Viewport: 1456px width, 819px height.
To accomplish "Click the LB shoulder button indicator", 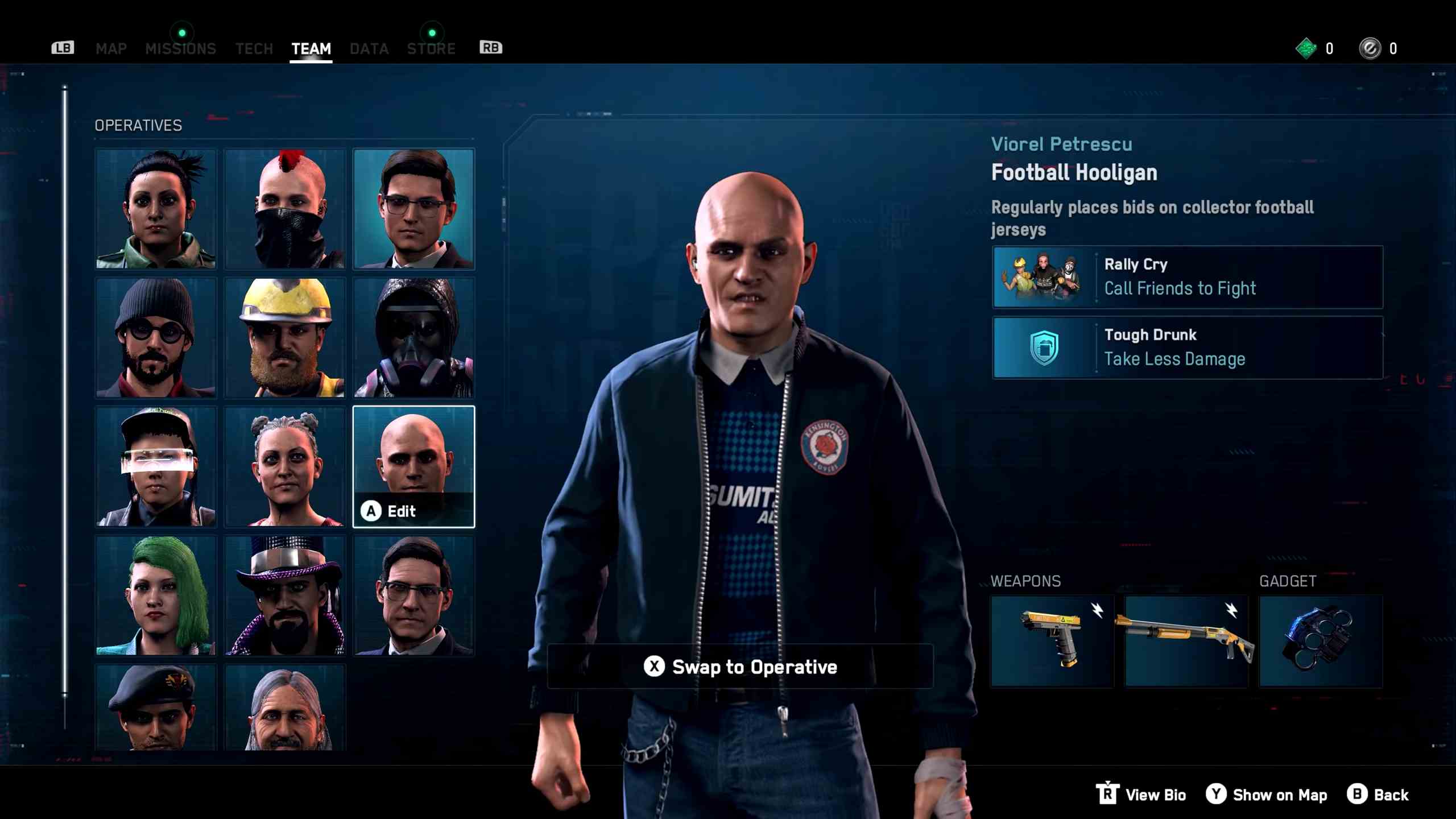I will 63,48.
